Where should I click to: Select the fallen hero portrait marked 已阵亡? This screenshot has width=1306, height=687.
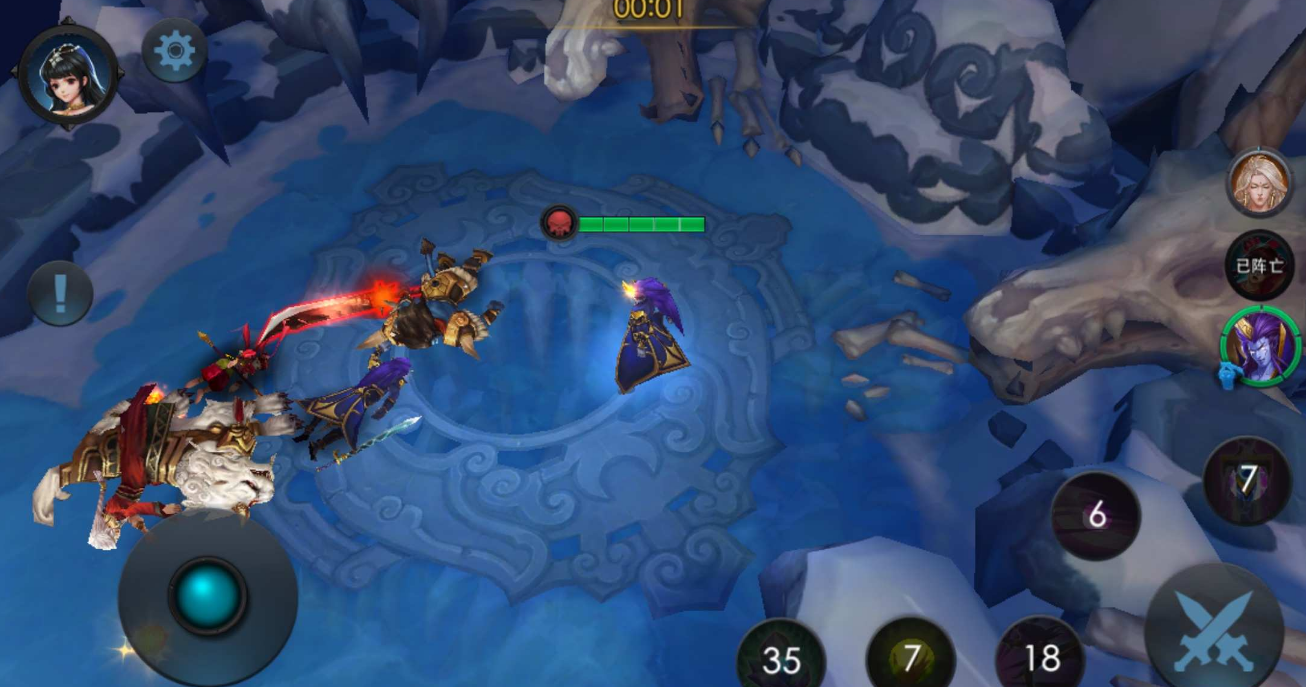1259,265
